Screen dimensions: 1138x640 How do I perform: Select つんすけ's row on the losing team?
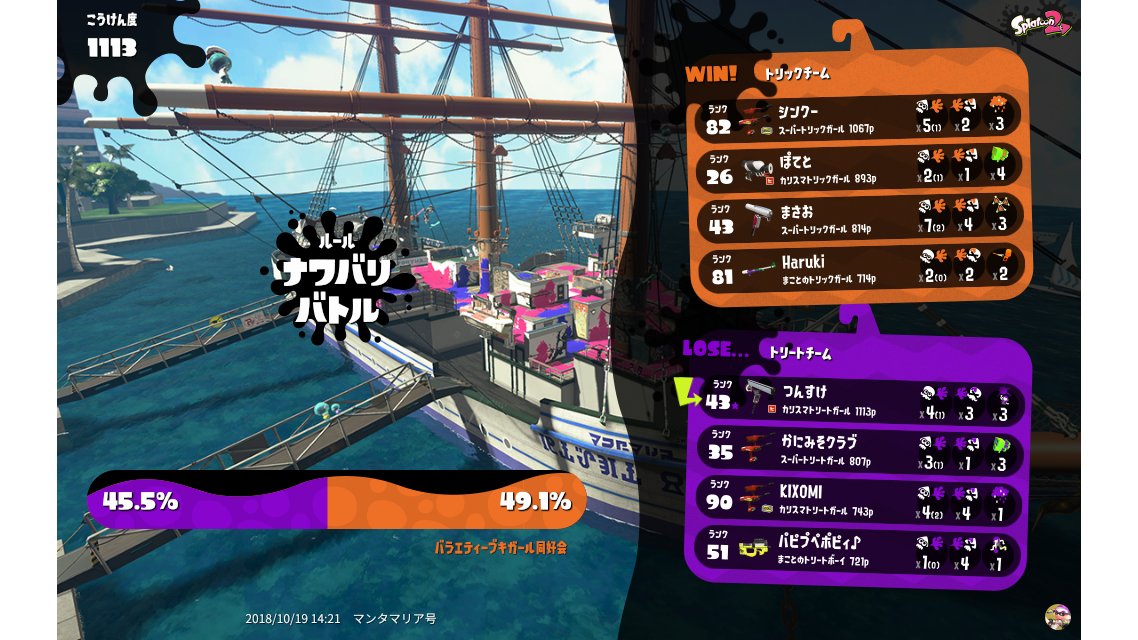(860, 401)
